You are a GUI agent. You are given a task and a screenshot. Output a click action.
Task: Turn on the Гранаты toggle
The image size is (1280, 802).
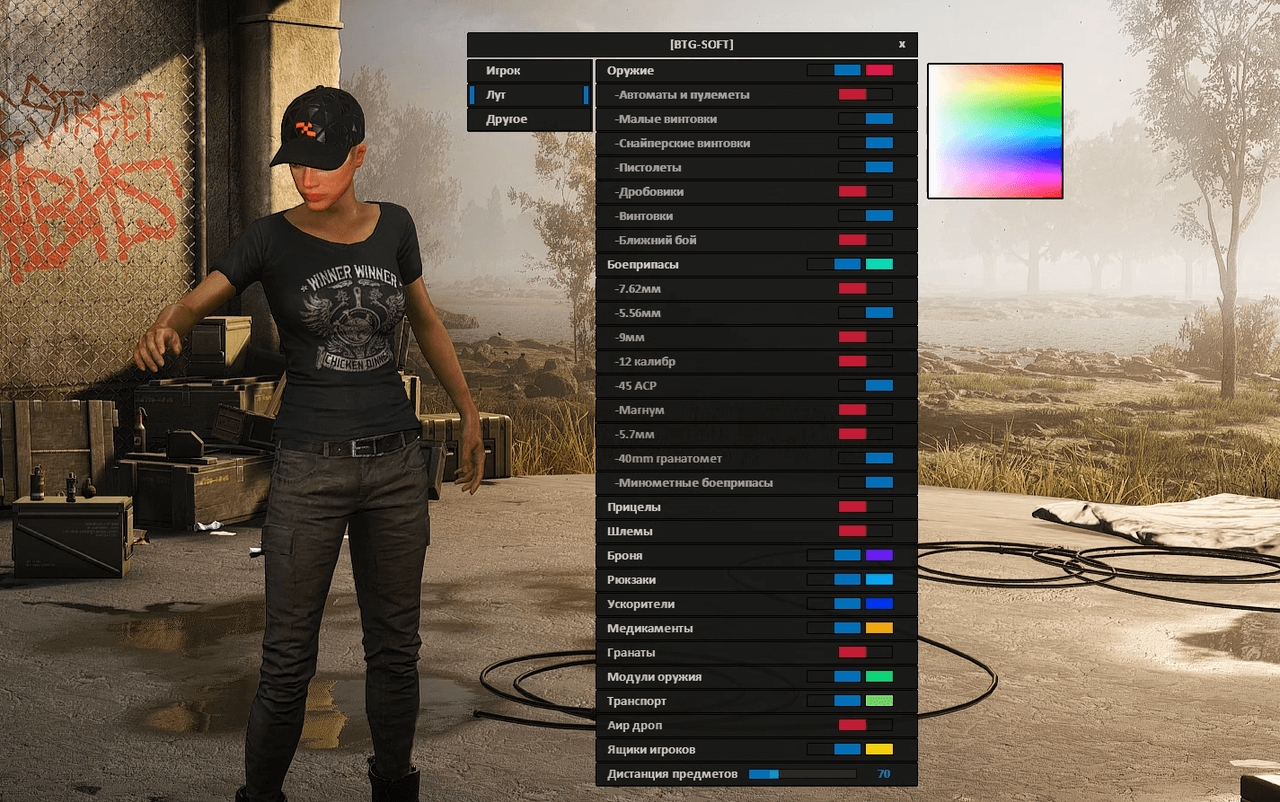[866, 651]
